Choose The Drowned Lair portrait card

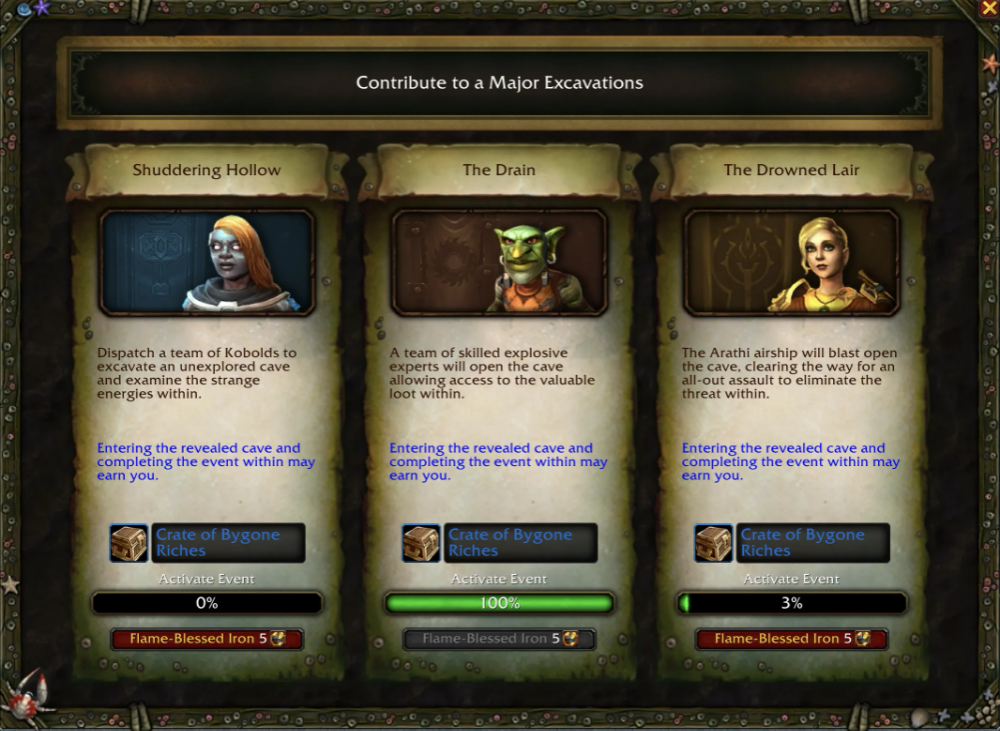tap(791, 262)
